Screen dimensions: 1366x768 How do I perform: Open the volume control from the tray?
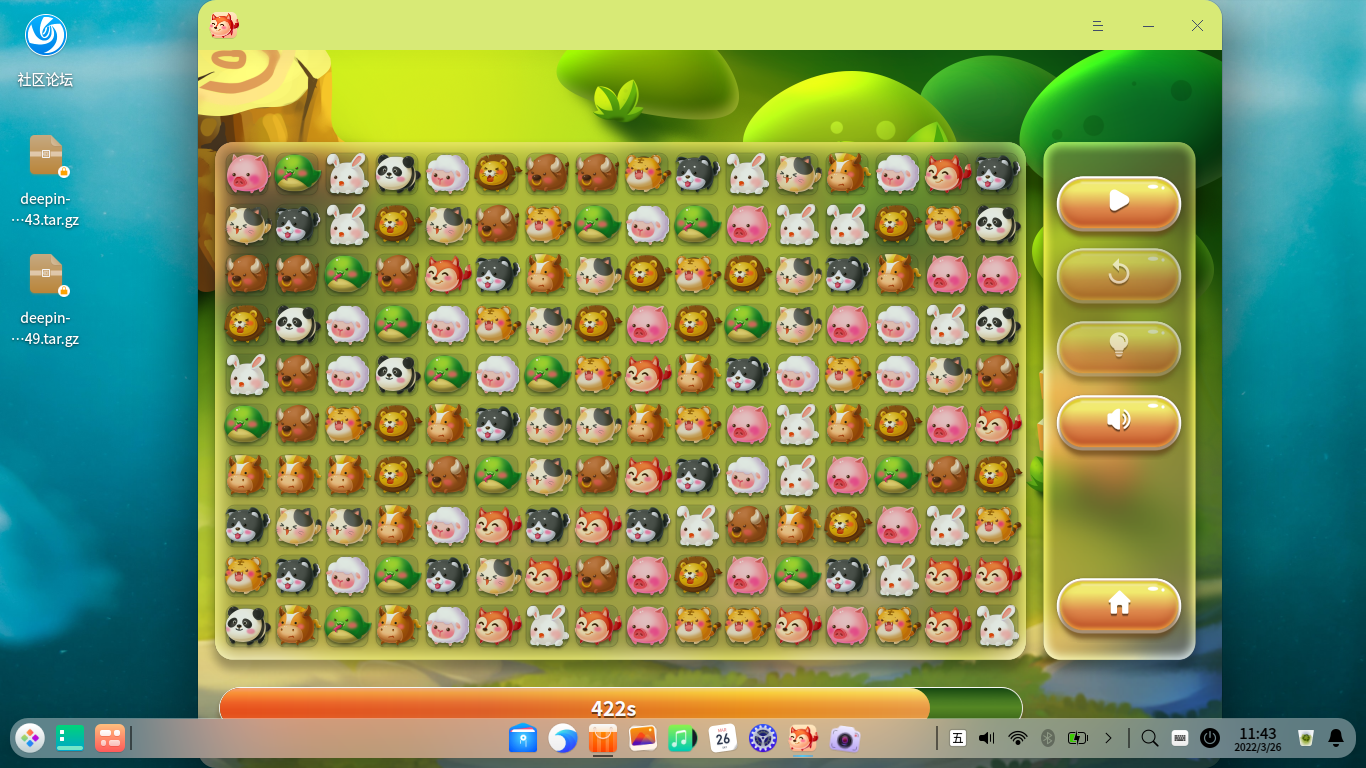tap(988, 739)
